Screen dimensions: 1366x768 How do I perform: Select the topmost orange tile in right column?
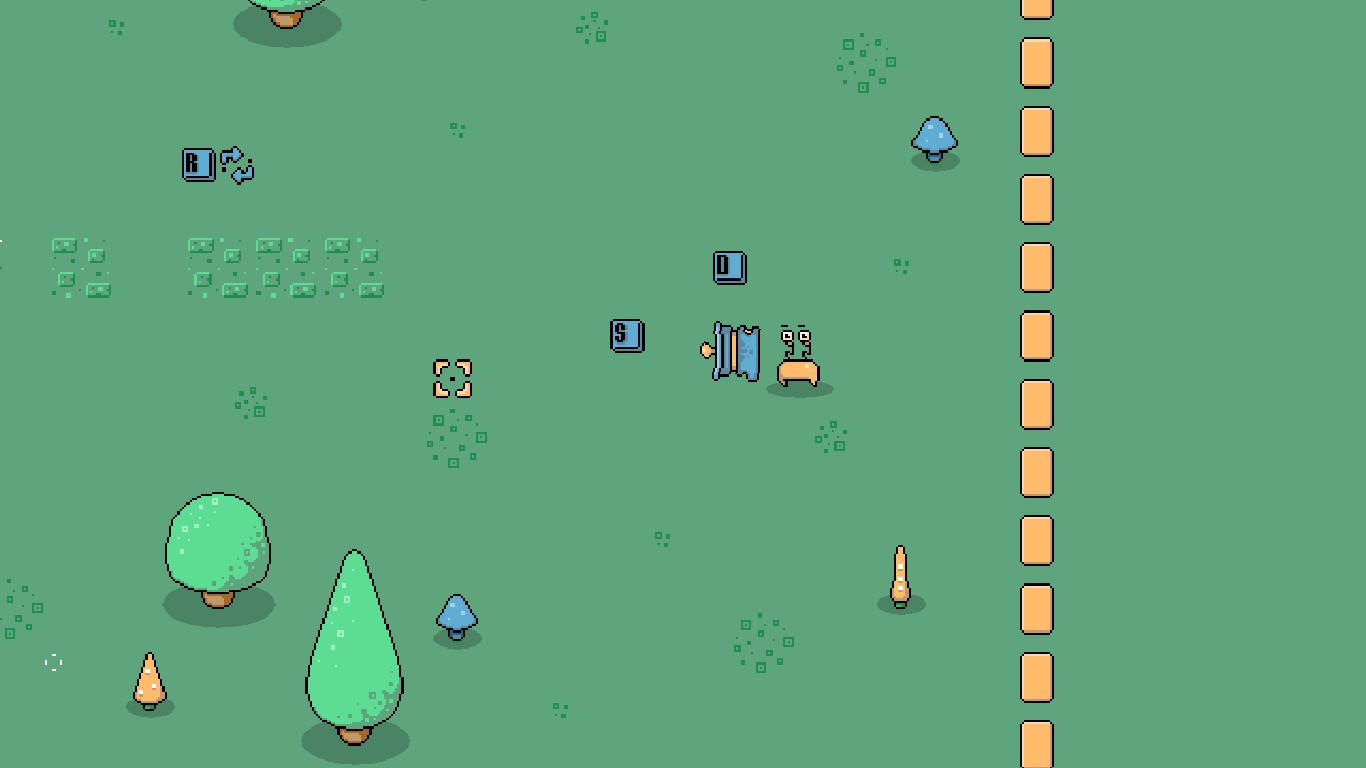tap(1035, 7)
